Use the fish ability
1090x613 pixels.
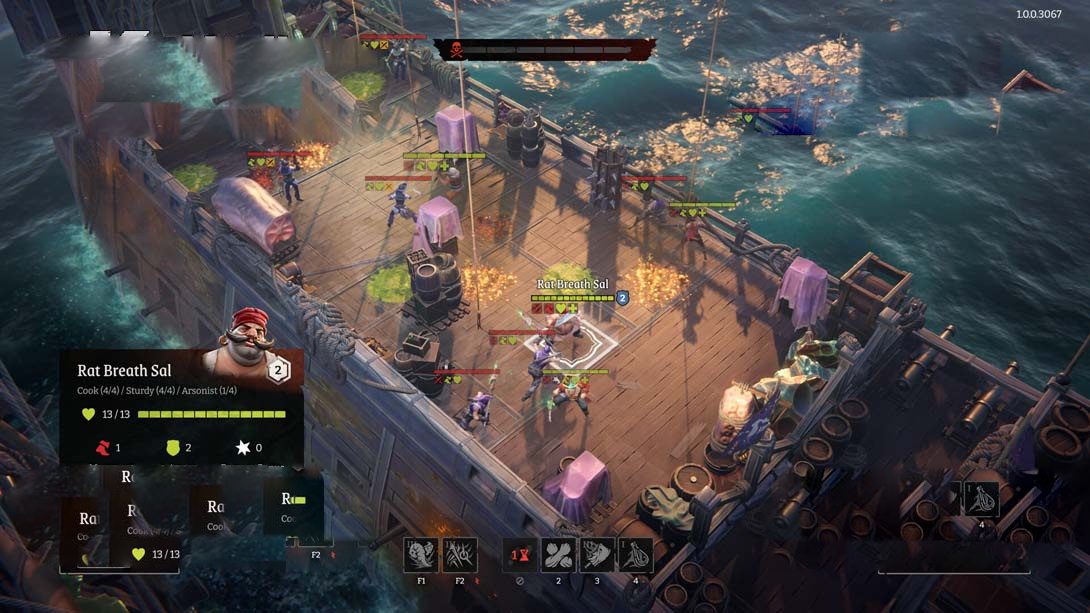(597, 555)
